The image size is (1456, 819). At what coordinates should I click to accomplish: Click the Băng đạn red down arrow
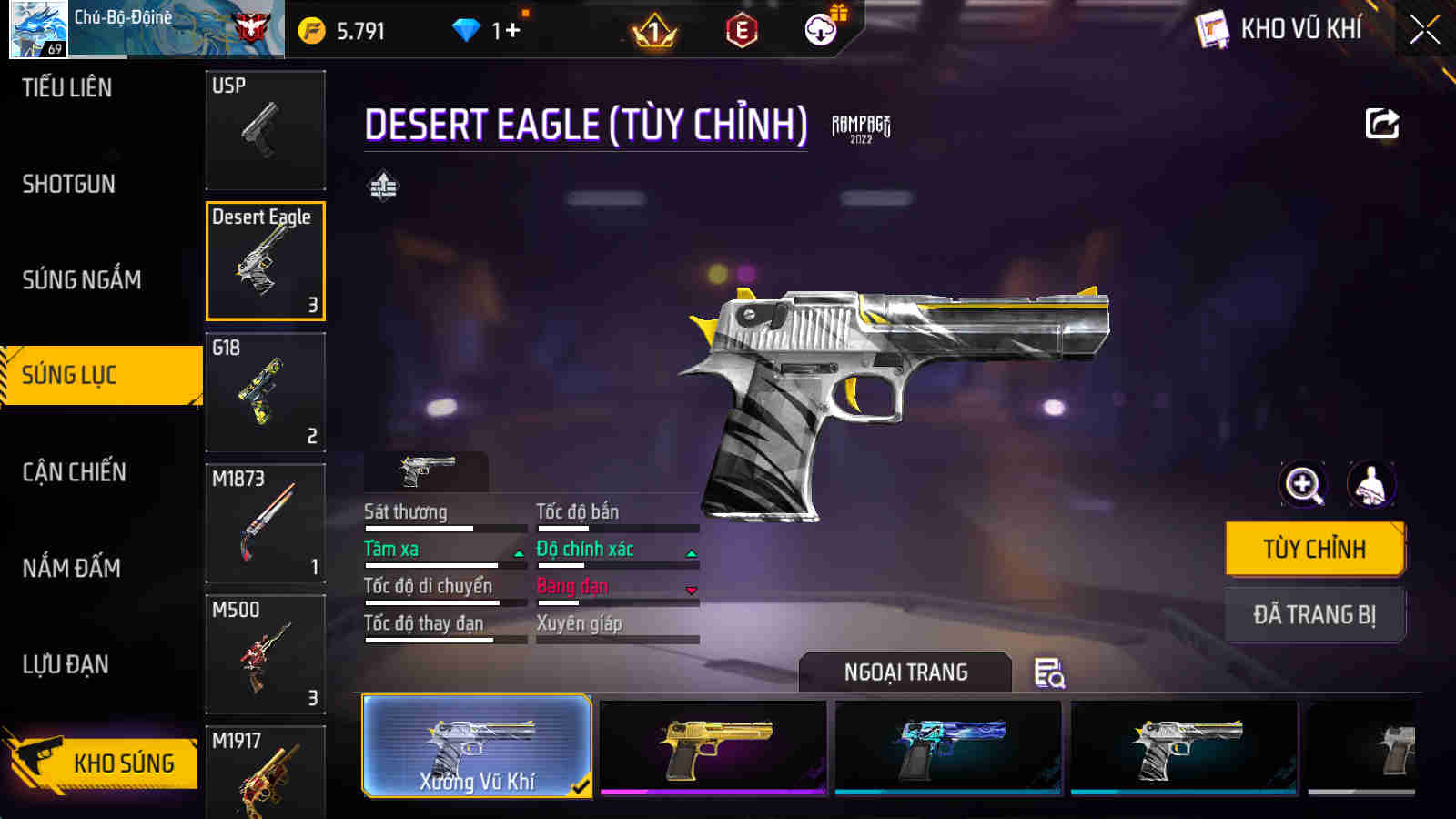tap(693, 588)
